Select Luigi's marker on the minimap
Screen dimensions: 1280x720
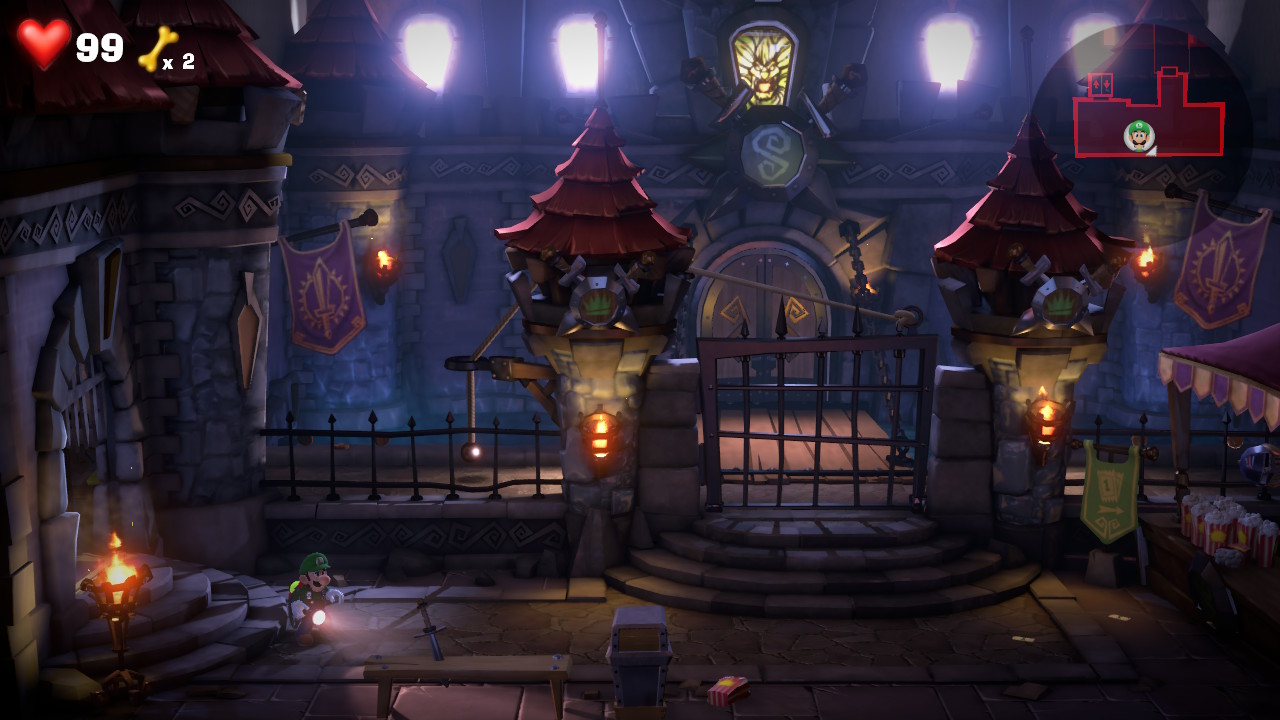(1138, 135)
